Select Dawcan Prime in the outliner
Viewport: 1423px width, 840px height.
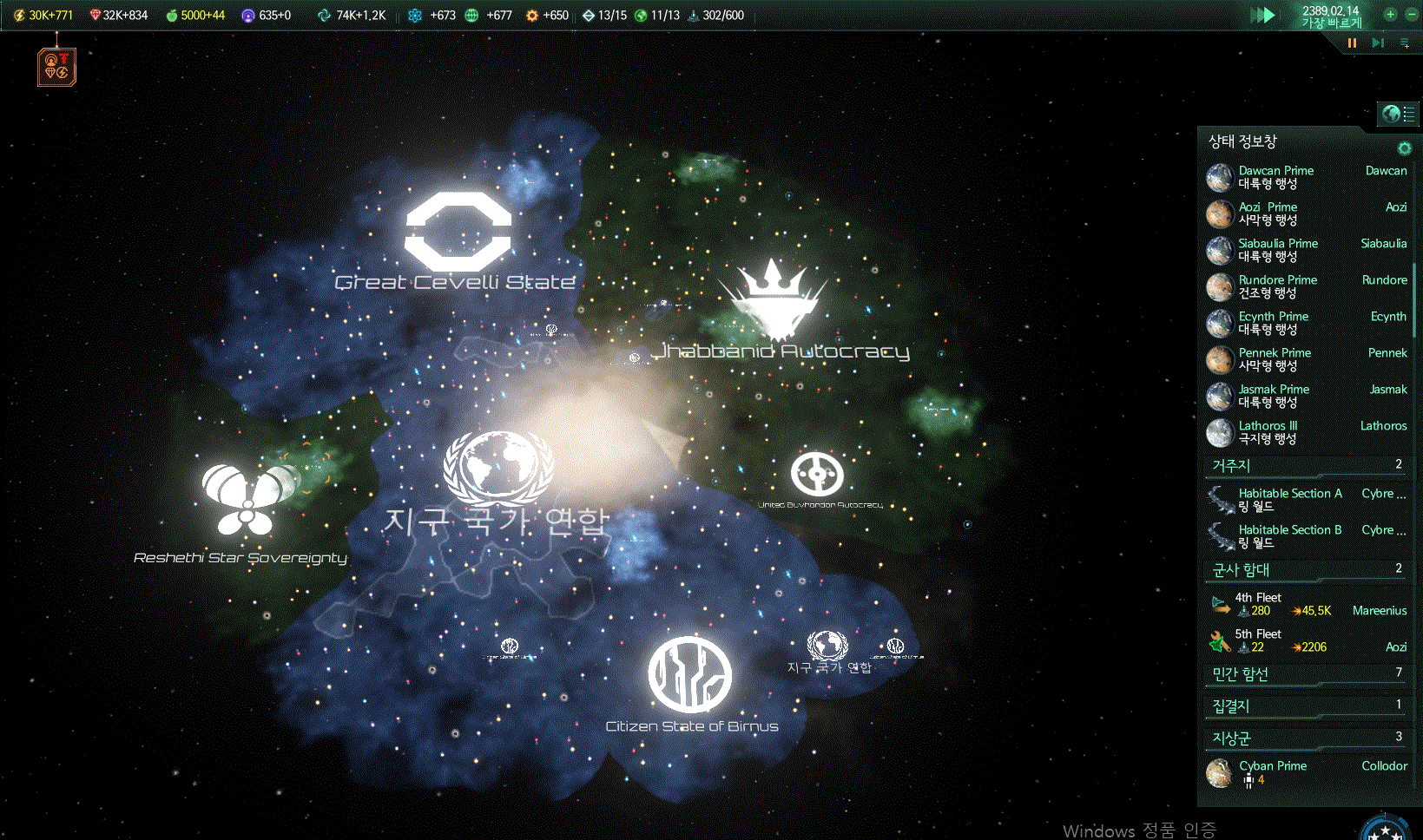[1275, 177]
